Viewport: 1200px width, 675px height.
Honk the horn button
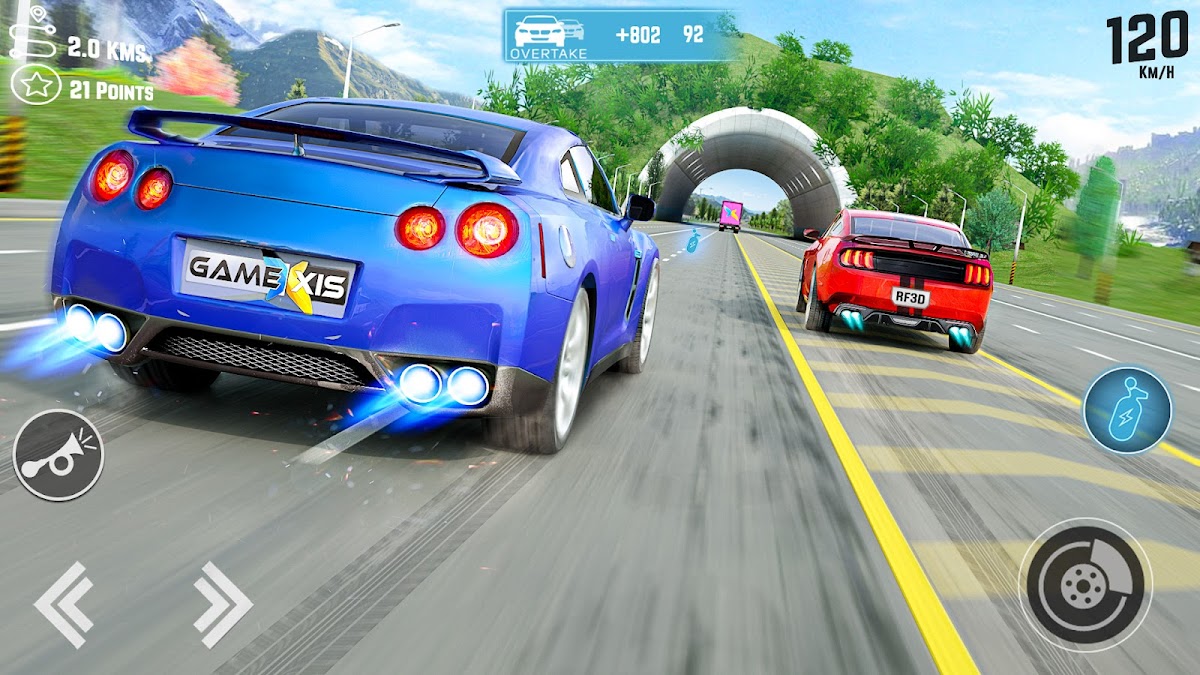pos(58,455)
